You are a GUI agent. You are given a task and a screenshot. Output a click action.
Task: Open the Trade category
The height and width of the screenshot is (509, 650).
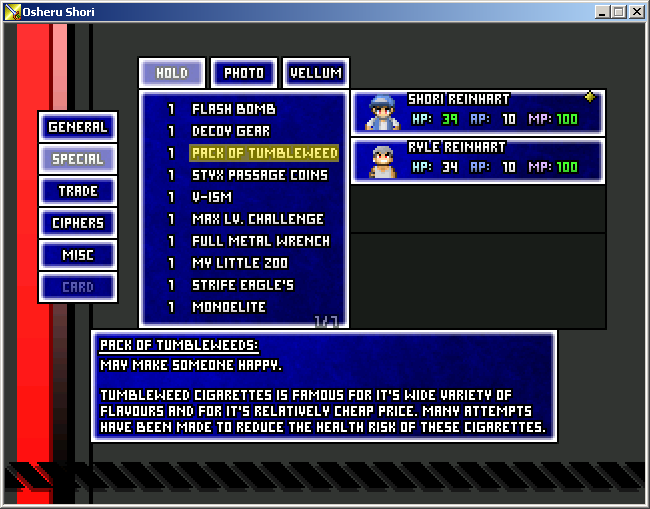click(78, 191)
